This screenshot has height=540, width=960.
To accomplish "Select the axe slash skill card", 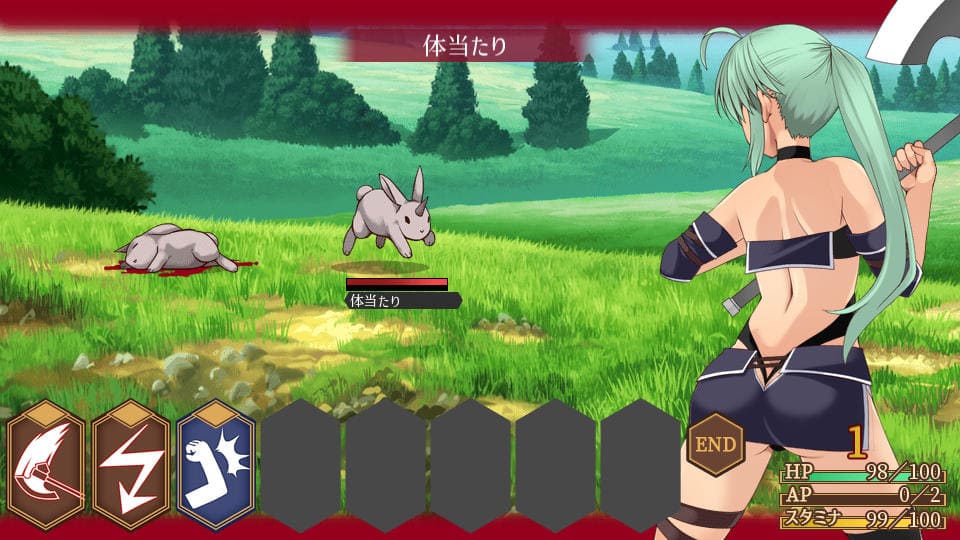I will pyautogui.click(x=47, y=465).
